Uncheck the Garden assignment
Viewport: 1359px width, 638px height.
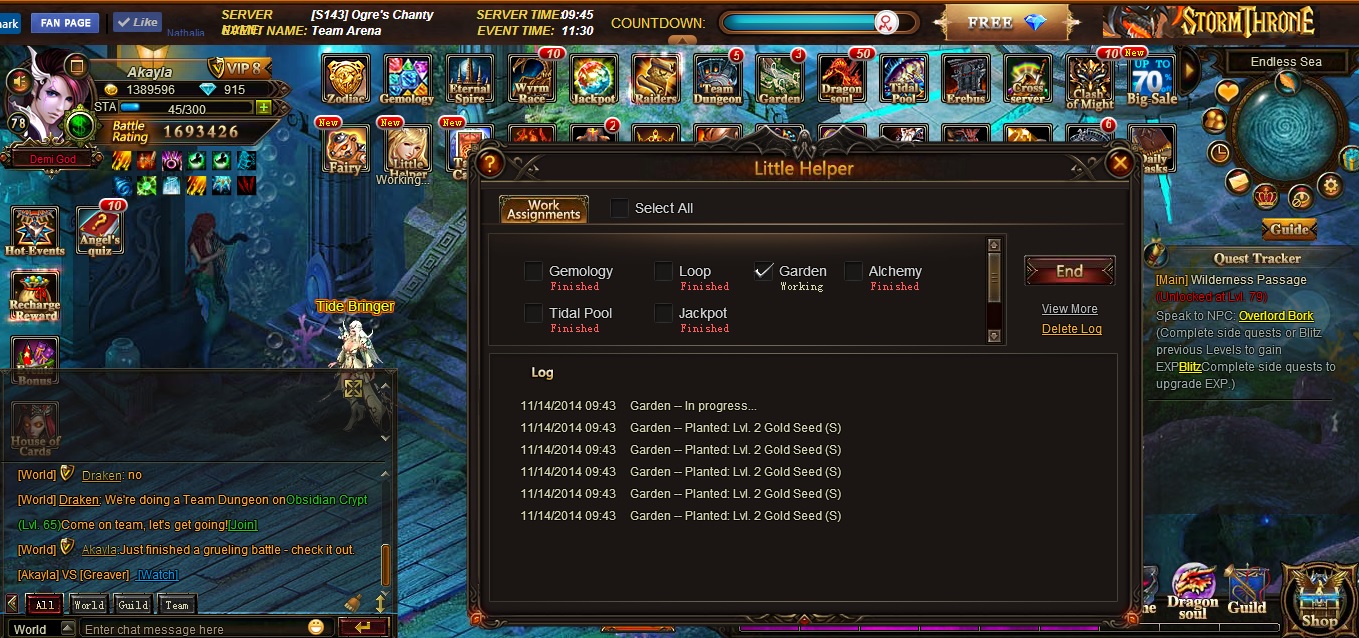[x=764, y=271]
